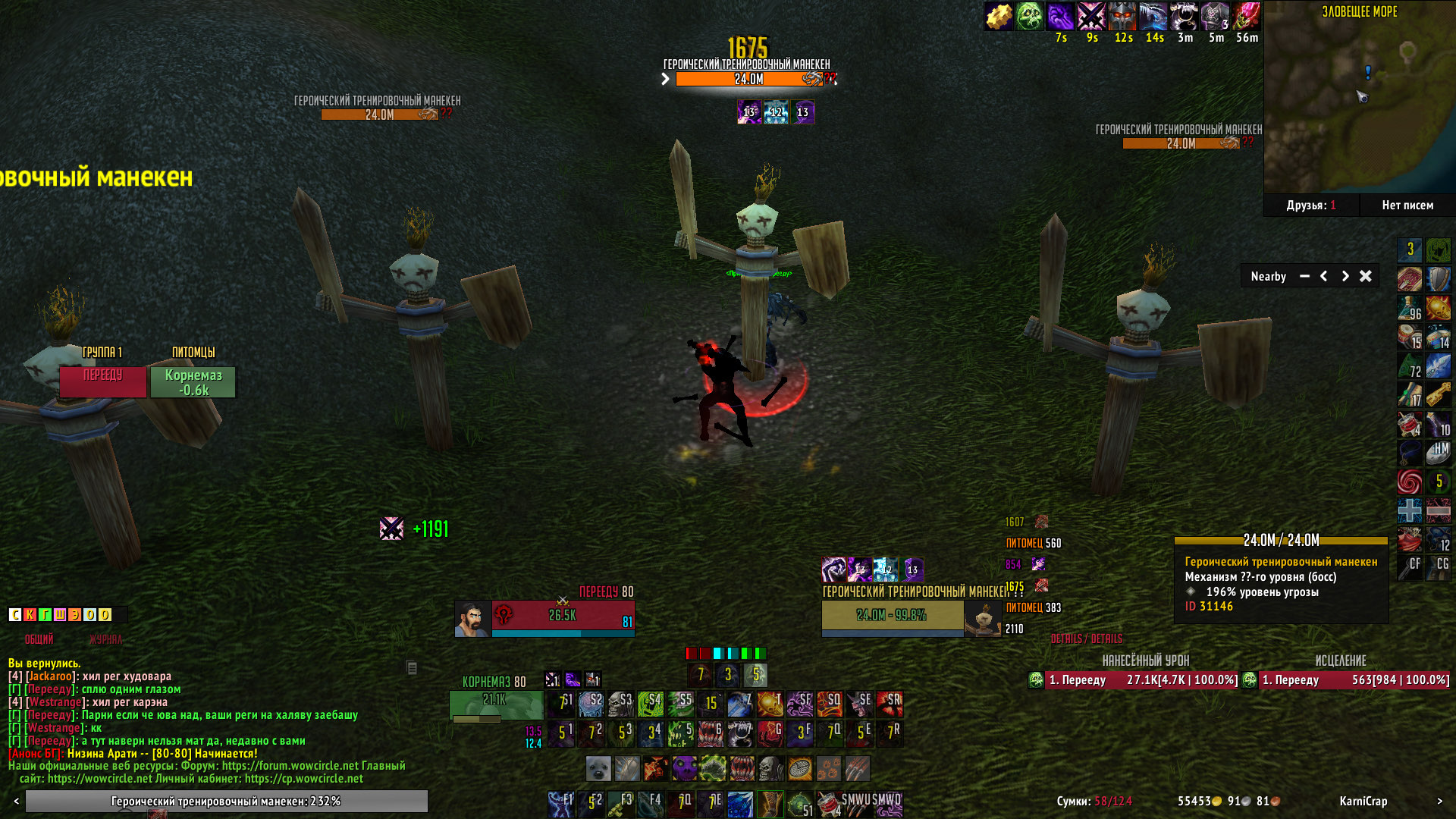Use the skull ability bound to S3
This screenshot has height=819, width=1456.
(x=620, y=704)
